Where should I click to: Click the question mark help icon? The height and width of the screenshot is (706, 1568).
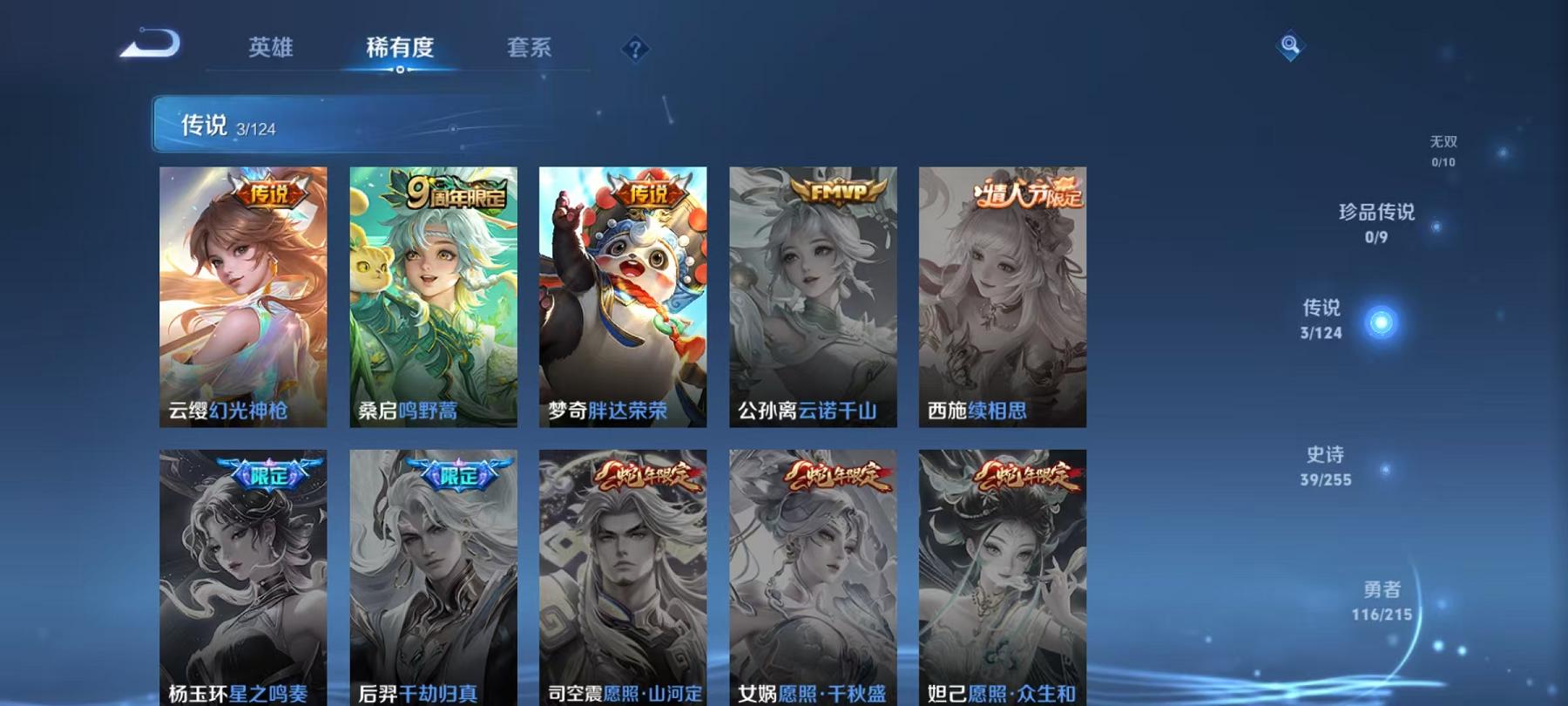(635, 49)
